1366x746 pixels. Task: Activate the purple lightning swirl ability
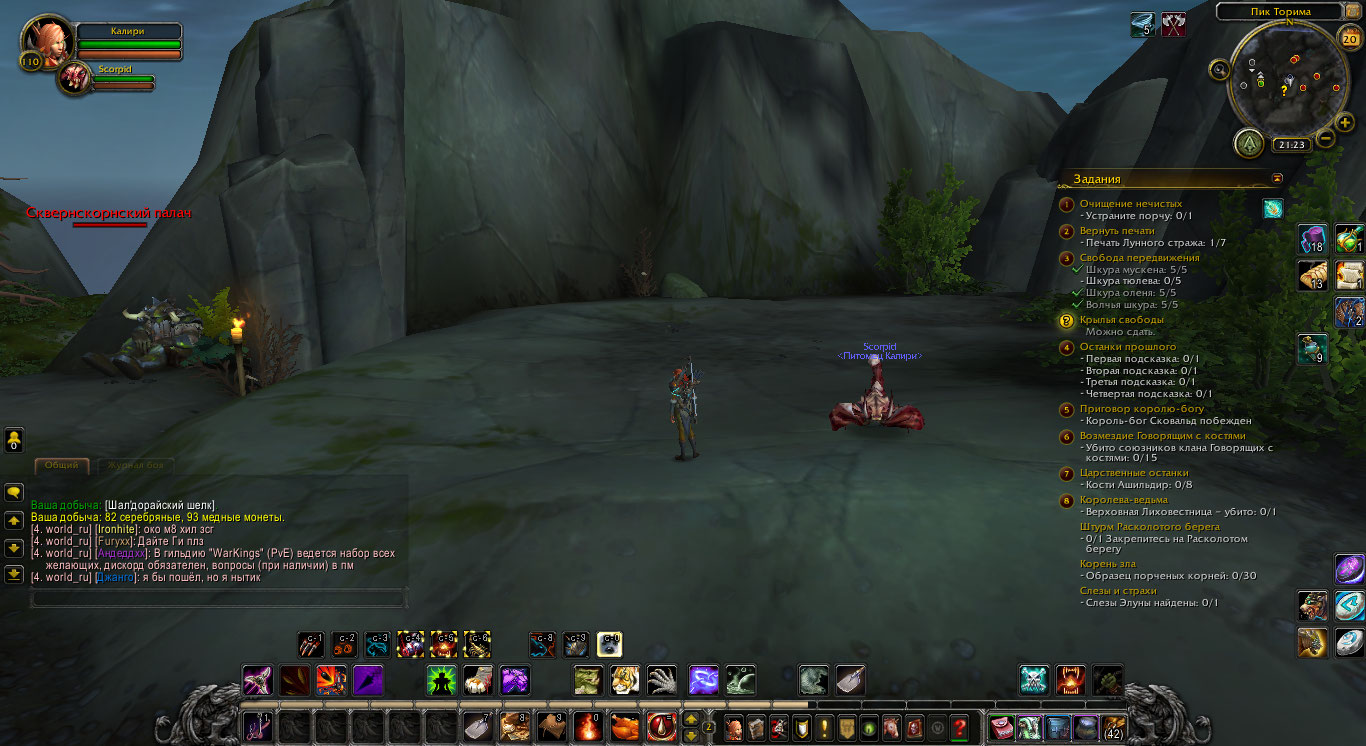coord(703,681)
